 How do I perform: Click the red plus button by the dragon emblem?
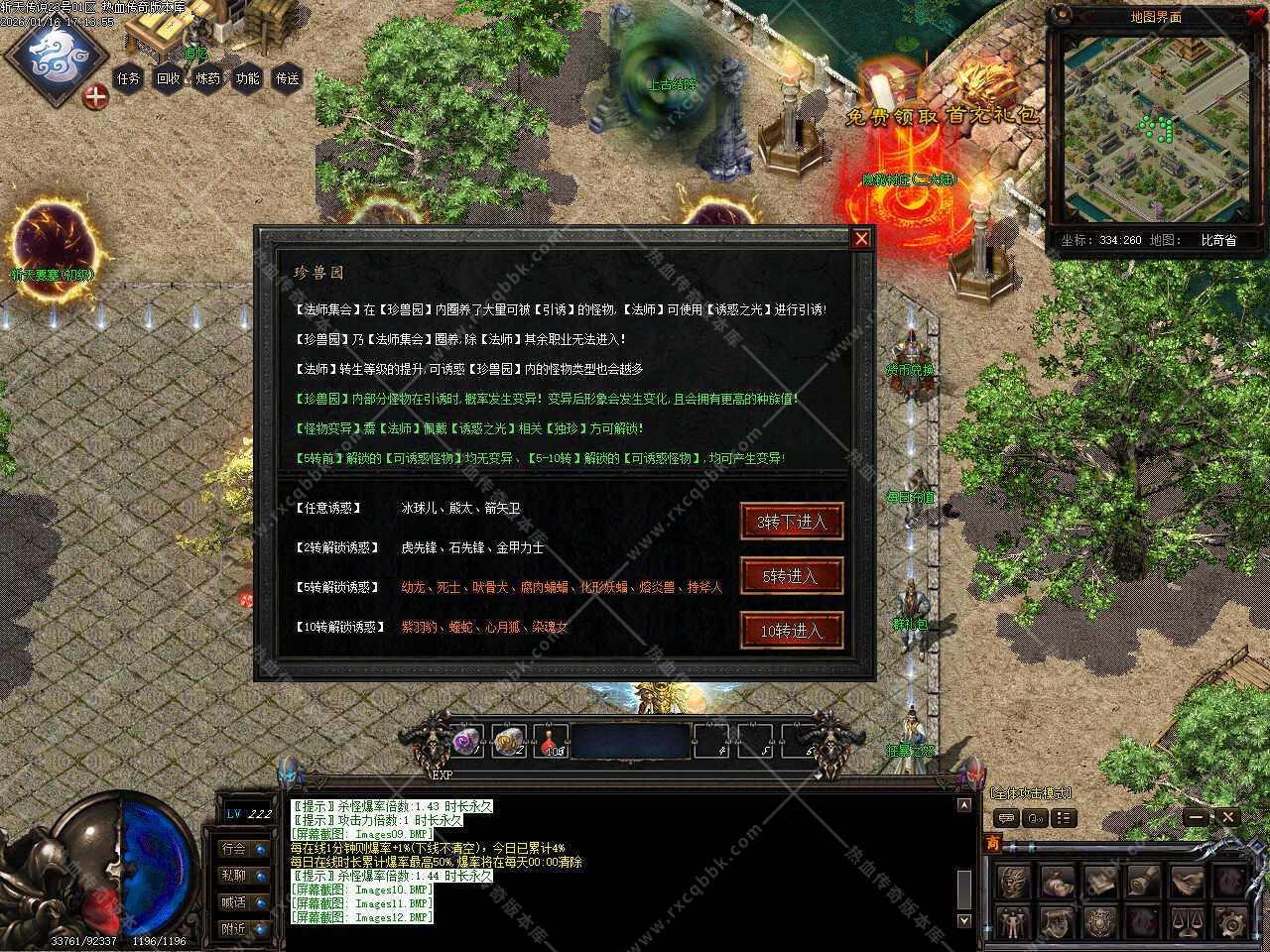pyautogui.click(x=95, y=97)
